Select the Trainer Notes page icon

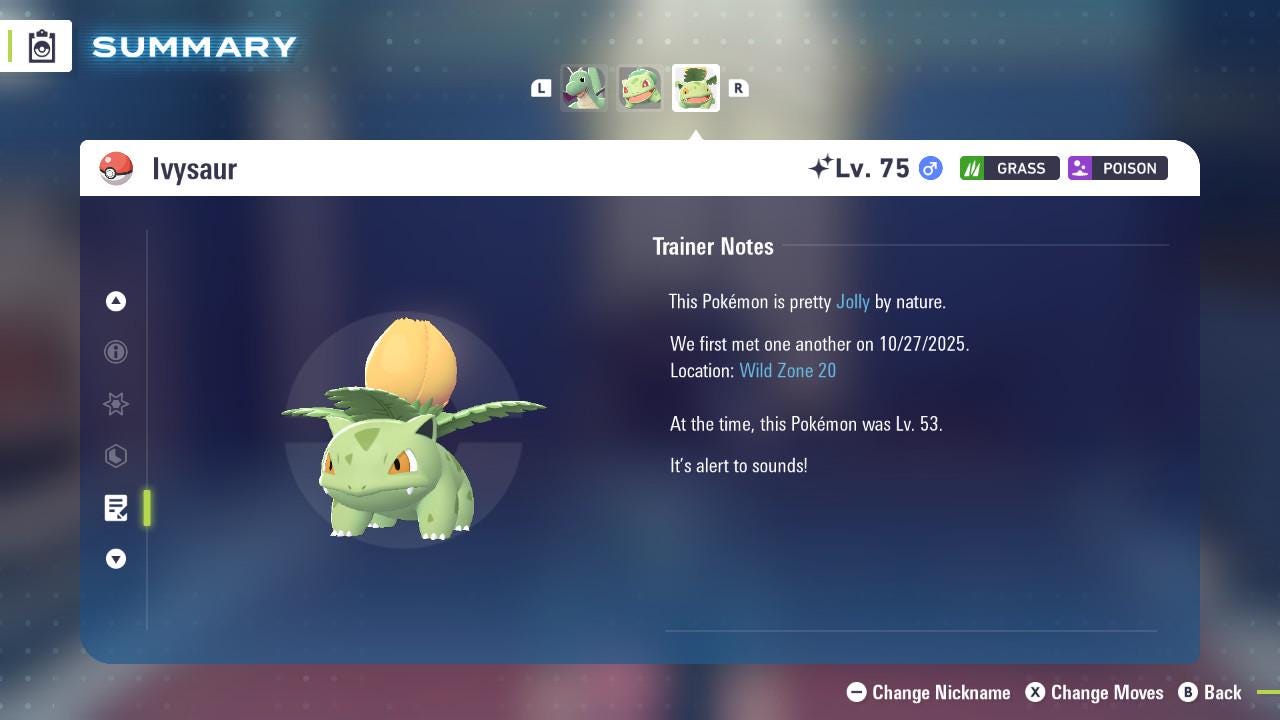(x=116, y=508)
